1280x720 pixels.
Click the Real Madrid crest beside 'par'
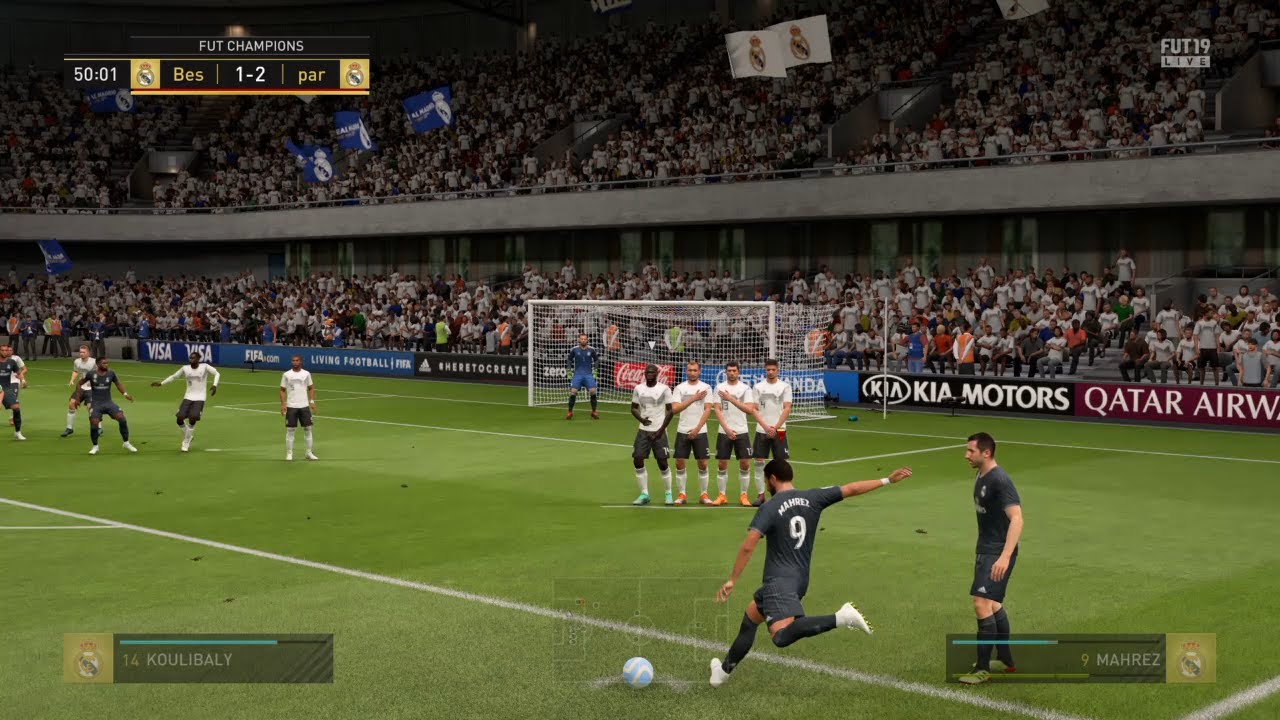coord(355,74)
